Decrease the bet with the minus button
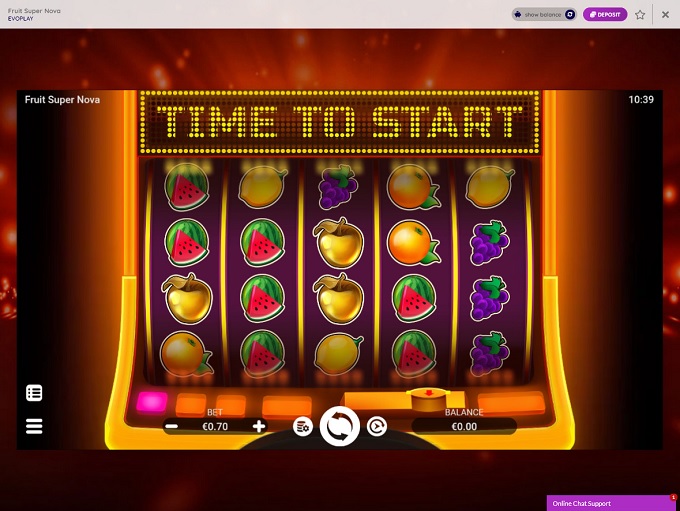 click(172, 426)
